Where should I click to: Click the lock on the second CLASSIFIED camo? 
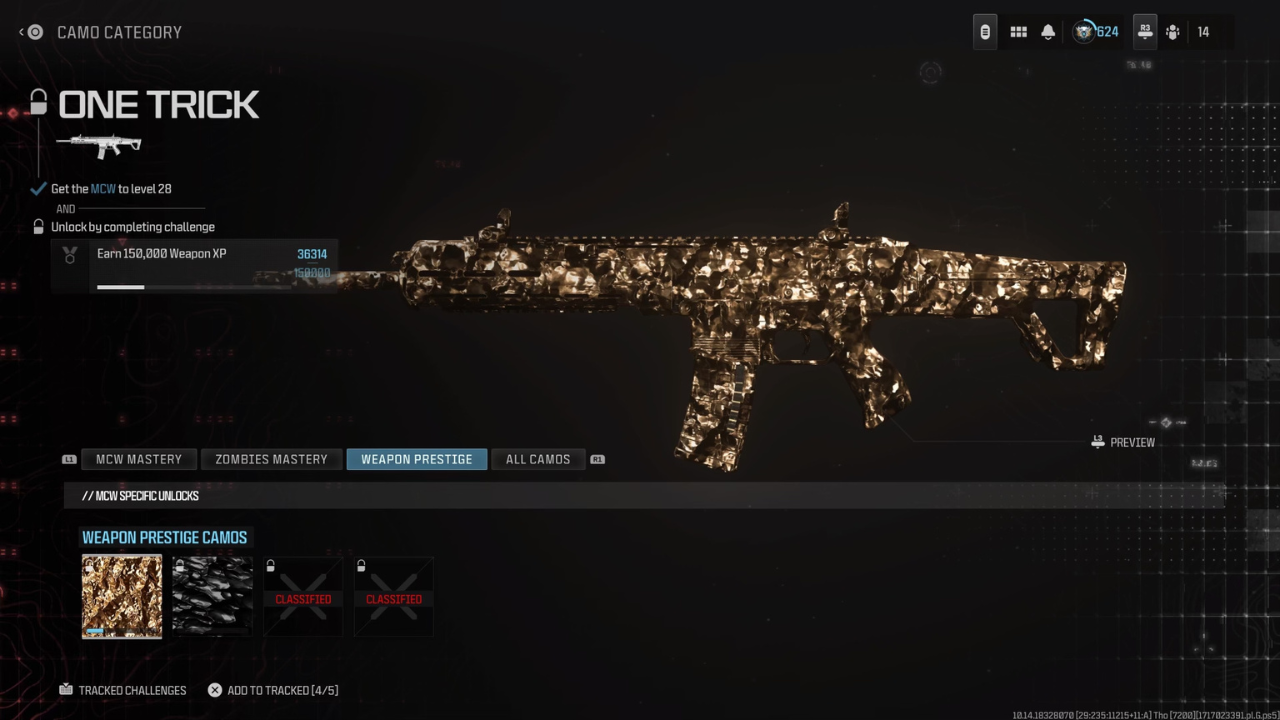pyautogui.click(x=360, y=565)
